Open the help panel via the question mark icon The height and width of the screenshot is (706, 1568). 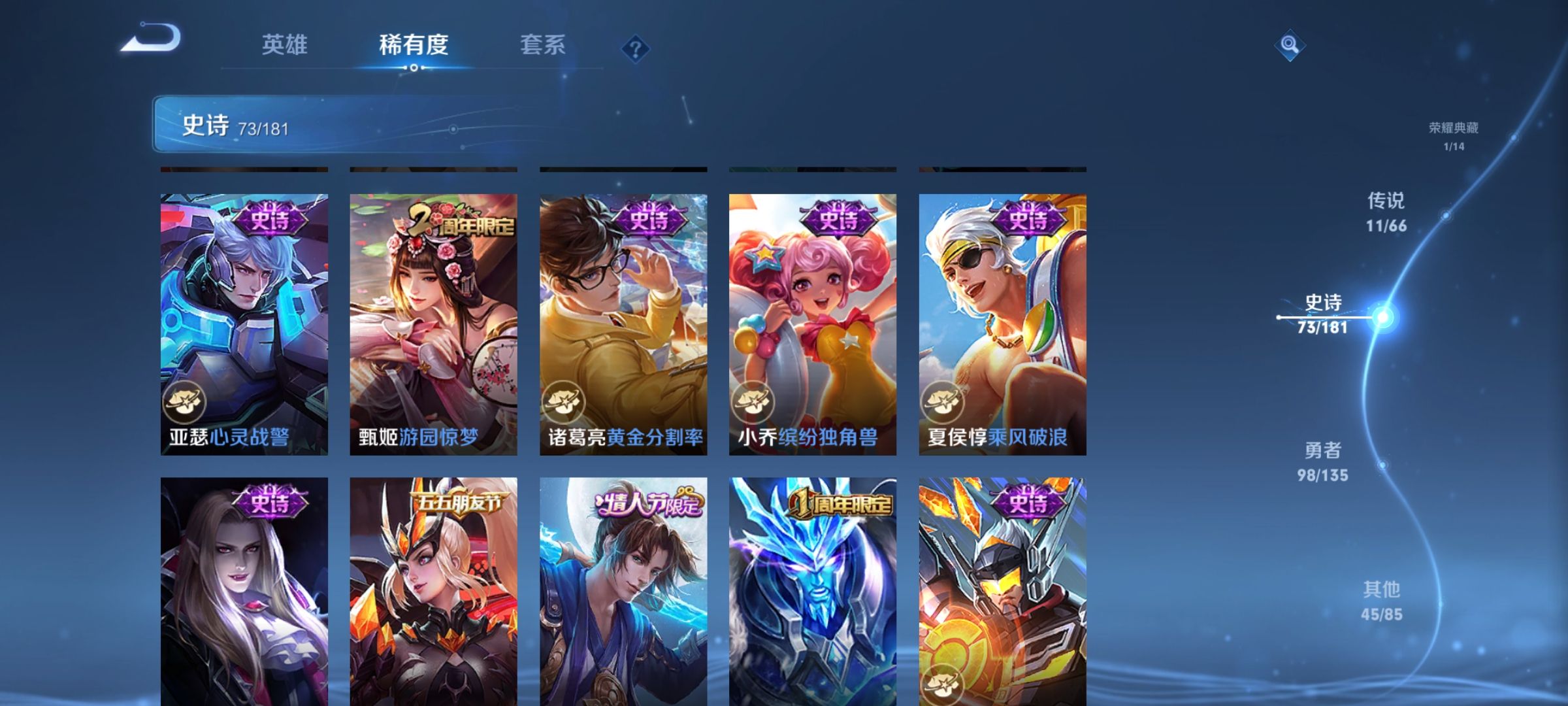tap(637, 48)
